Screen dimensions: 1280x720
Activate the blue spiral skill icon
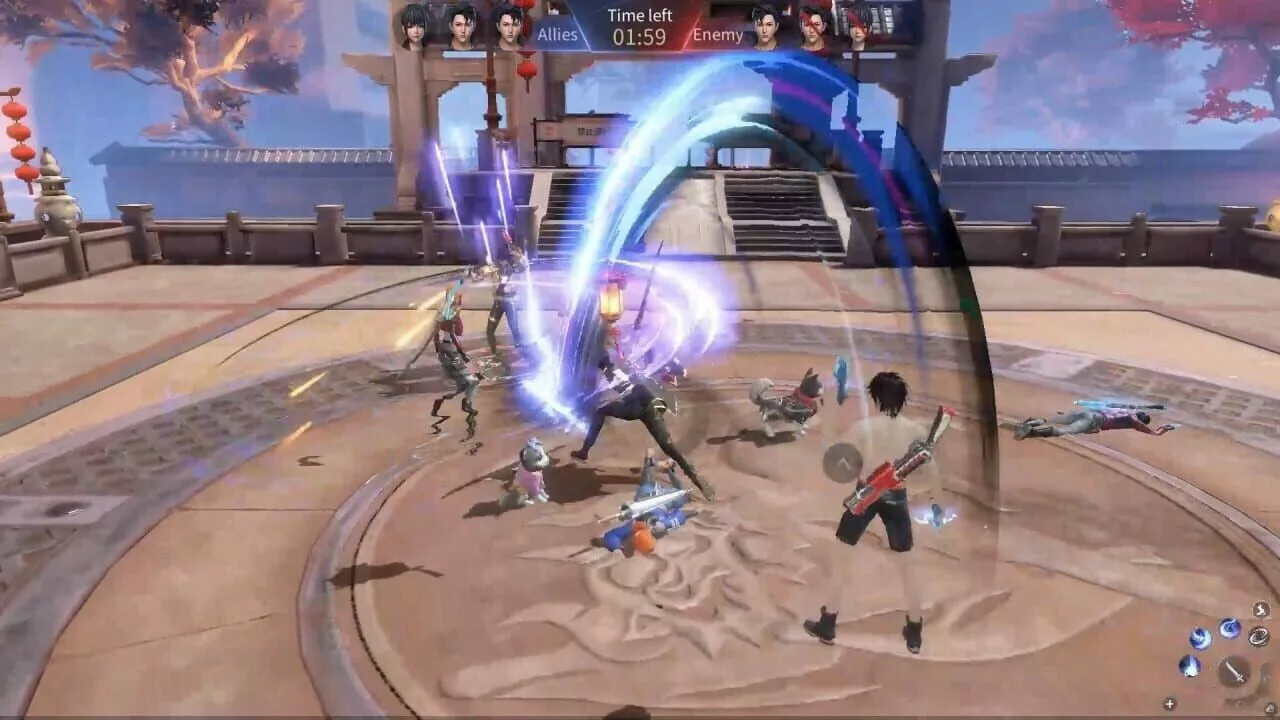(x=1230, y=628)
